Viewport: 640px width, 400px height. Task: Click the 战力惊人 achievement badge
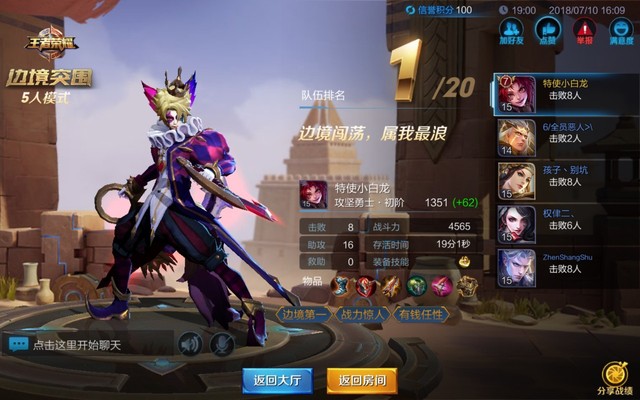(x=364, y=315)
